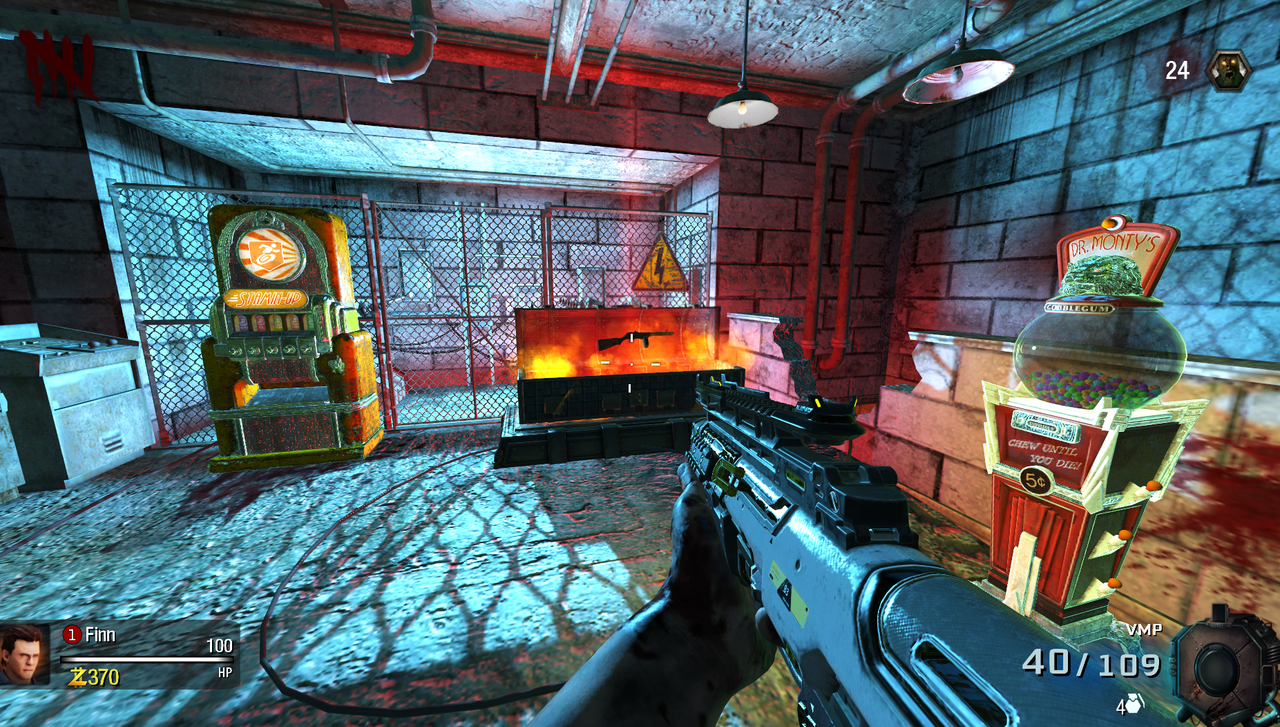This screenshot has height=727, width=1280.
Task: Click Finn's character portrait
Action: (x=24, y=654)
